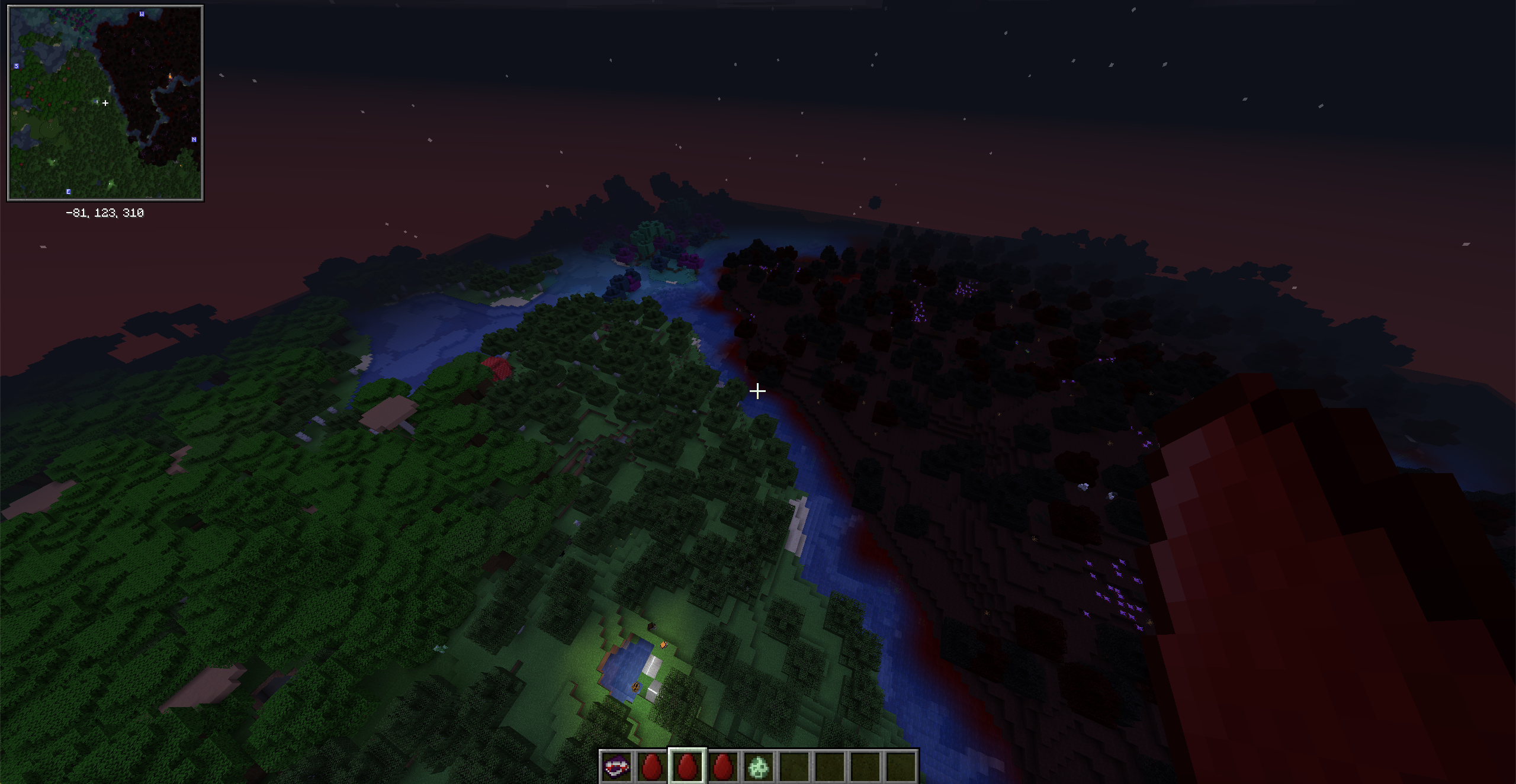Click the currently highlighted red egg slot

point(687,767)
